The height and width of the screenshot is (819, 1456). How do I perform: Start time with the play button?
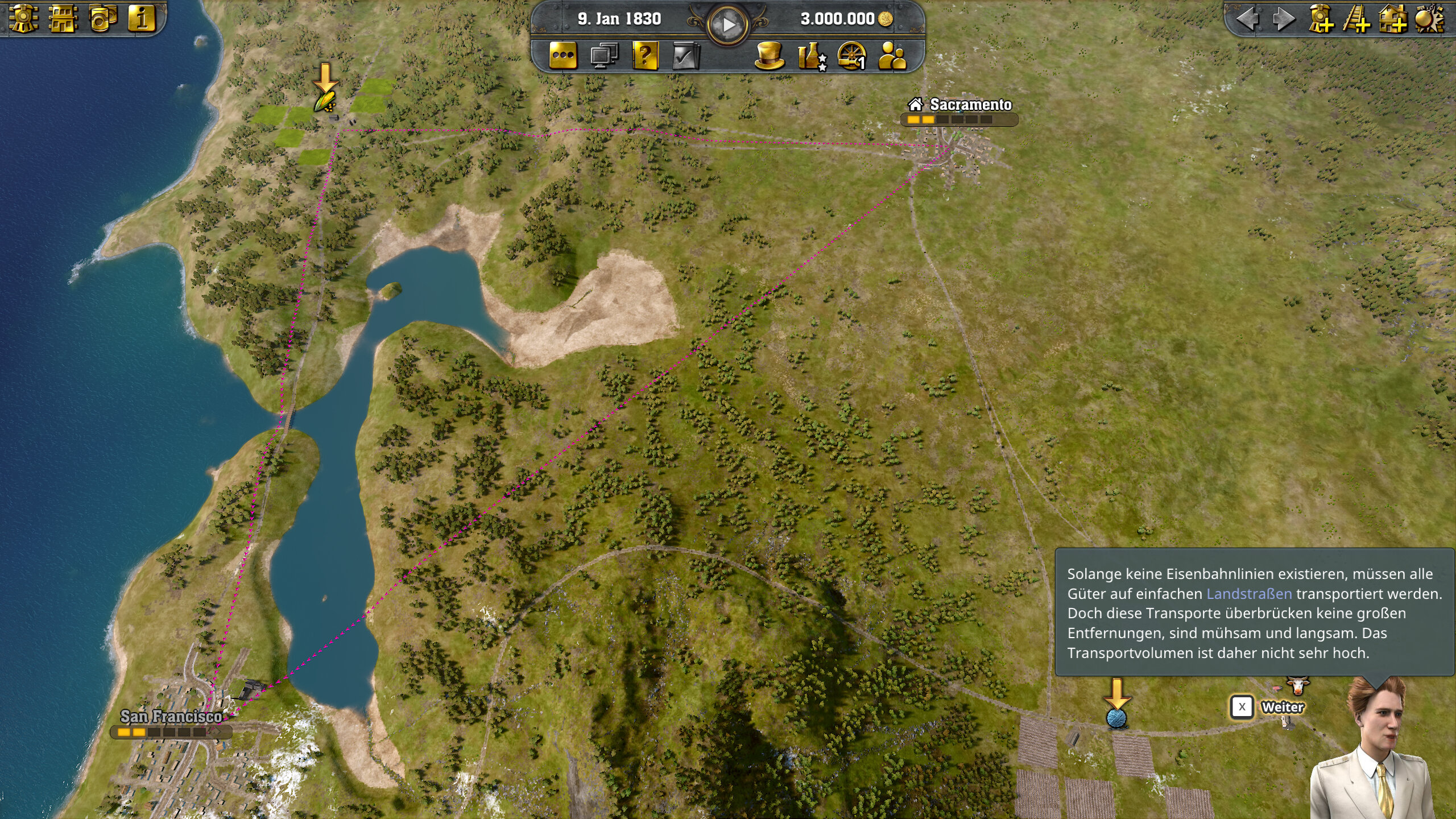[727, 24]
